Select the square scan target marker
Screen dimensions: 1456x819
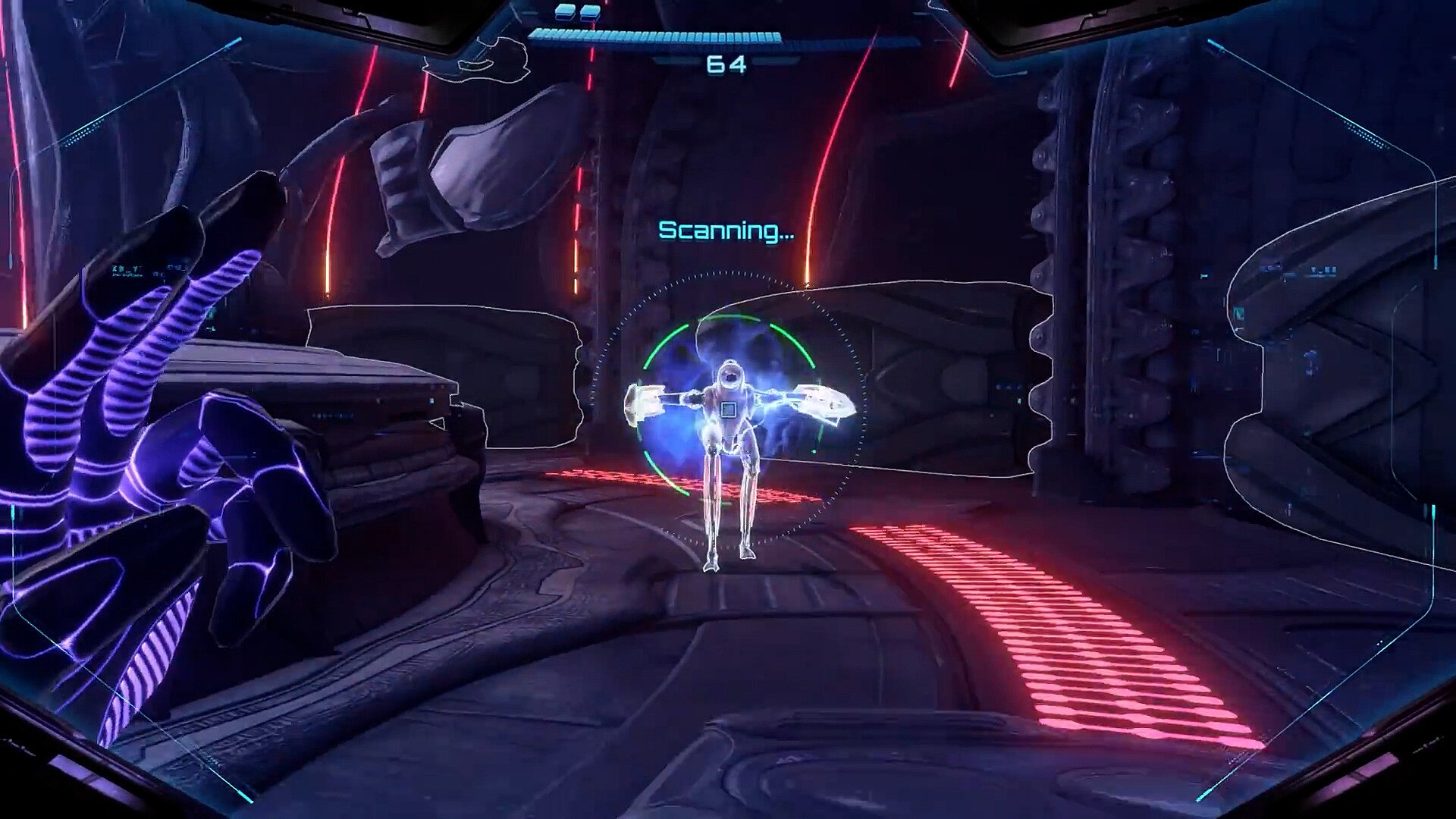tap(728, 410)
